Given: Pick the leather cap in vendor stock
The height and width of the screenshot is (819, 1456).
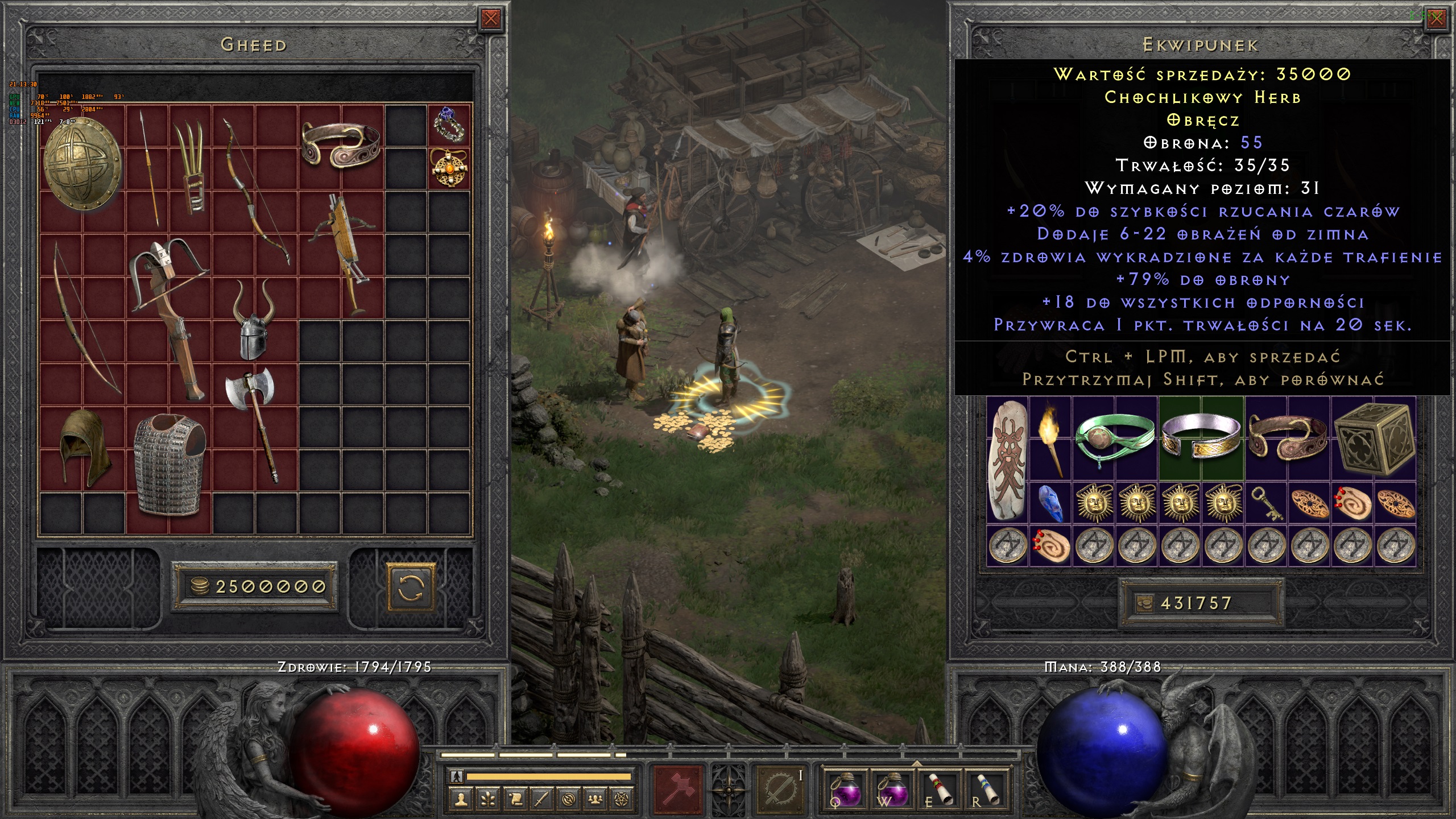Looking at the screenshot, I should [x=84, y=448].
